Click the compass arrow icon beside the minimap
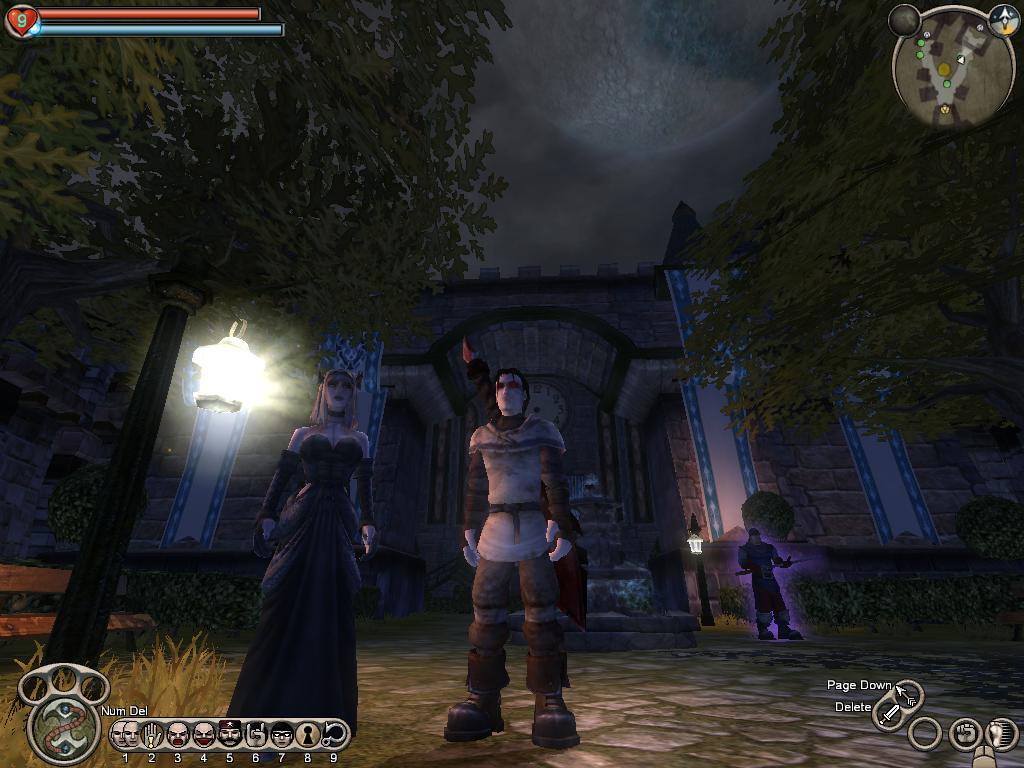1024x768 pixels. point(1003,21)
